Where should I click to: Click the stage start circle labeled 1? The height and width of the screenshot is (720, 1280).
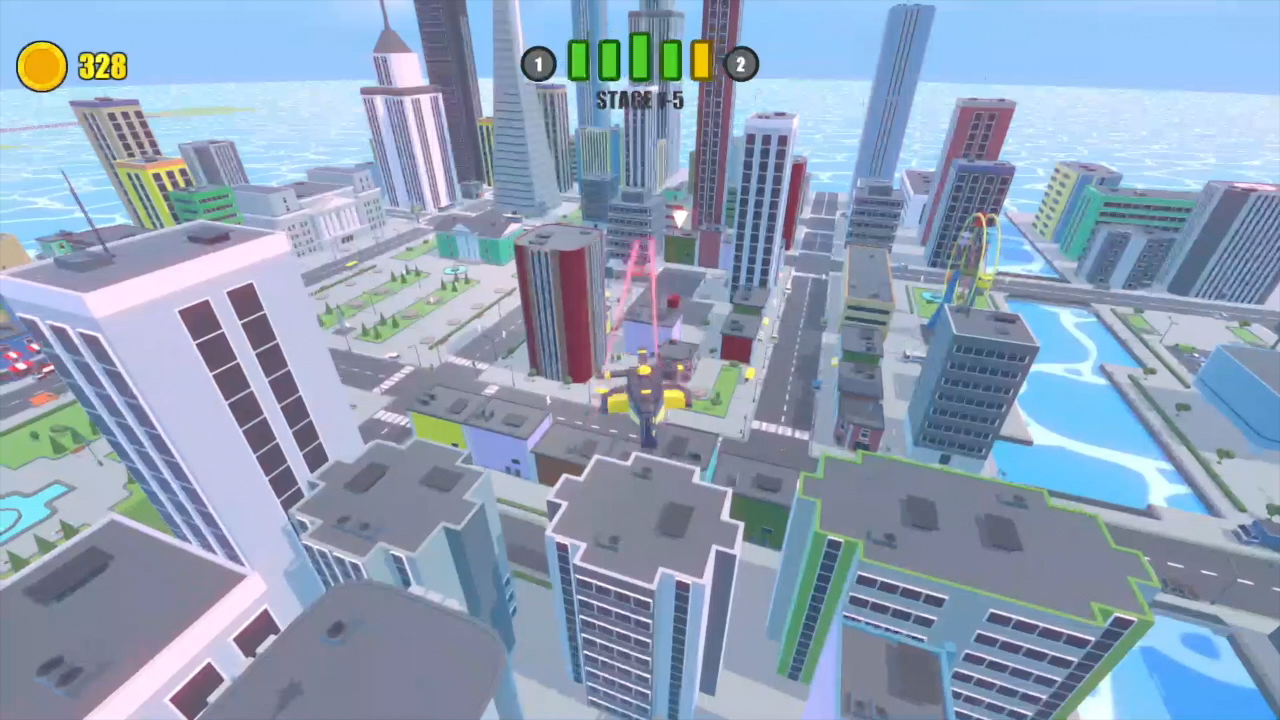[x=539, y=64]
